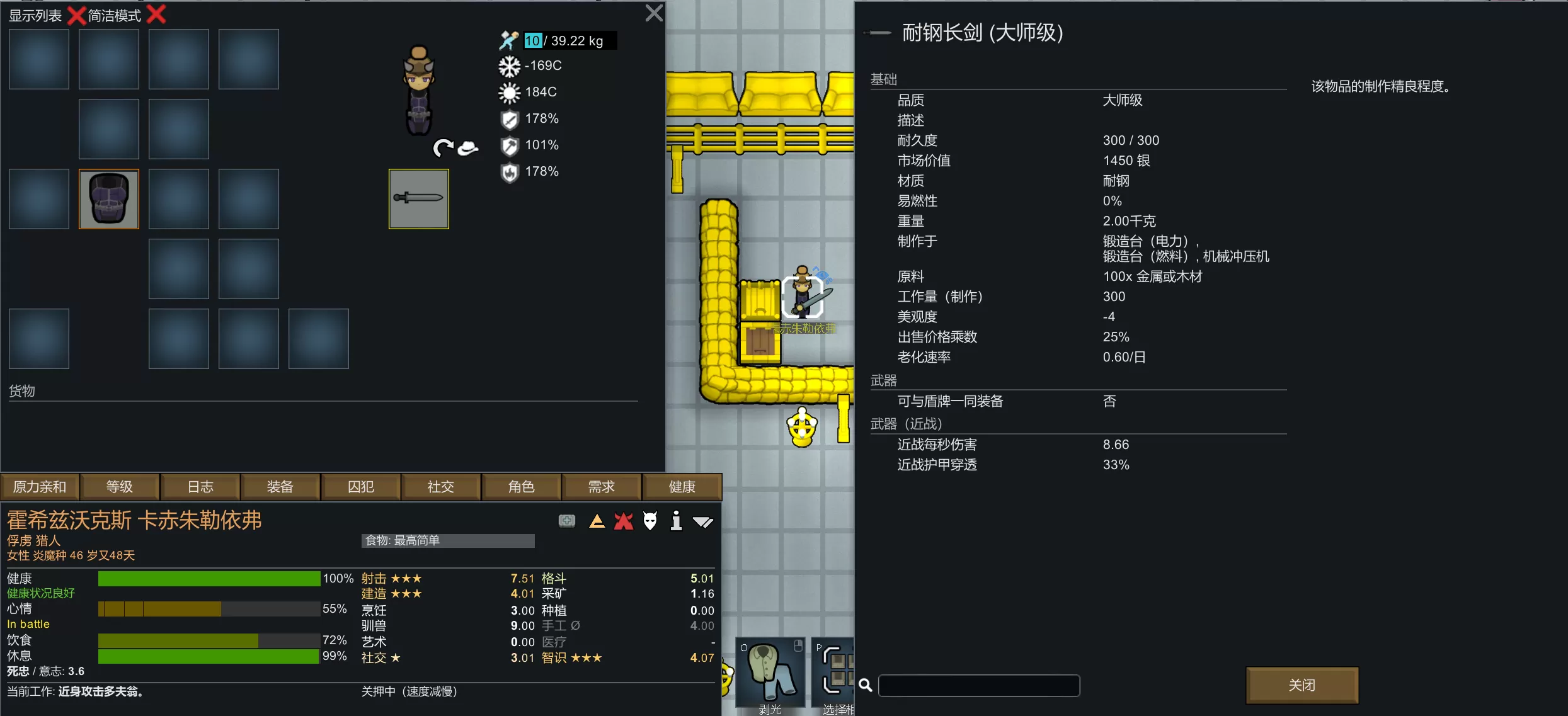Switch to the 原力亲和 tab
Image resolution: width=1568 pixels, height=716 pixels.
click(x=40, y=487)
